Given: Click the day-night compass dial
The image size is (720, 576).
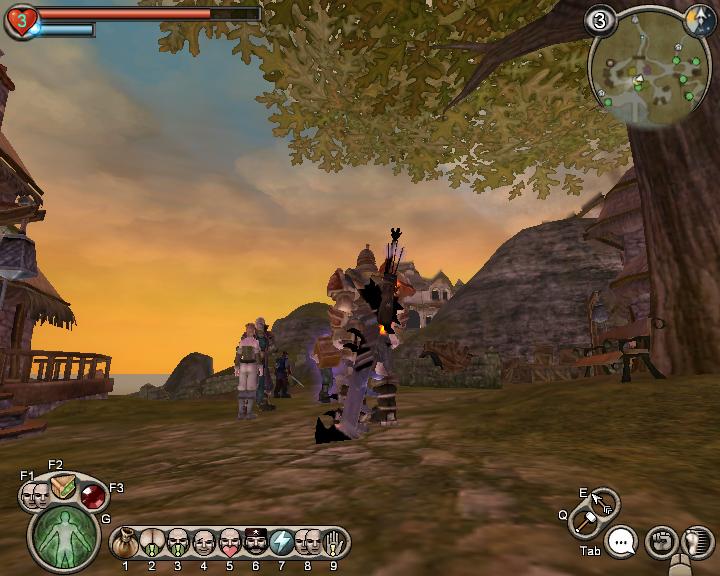Looking at the screenshot, I should pos(698,19).
